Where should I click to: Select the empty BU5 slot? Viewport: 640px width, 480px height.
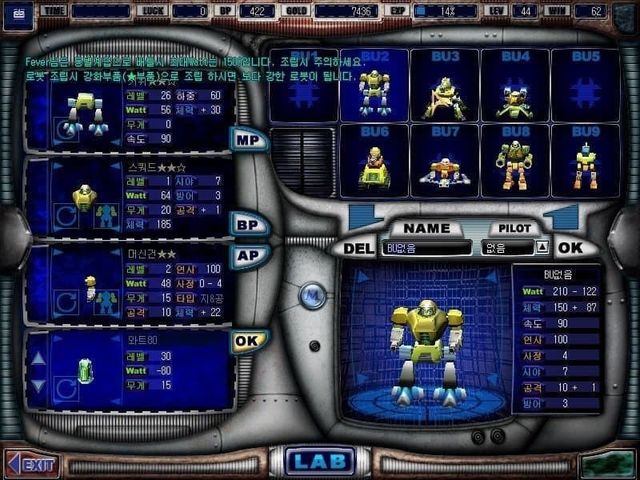click(585, 87)
